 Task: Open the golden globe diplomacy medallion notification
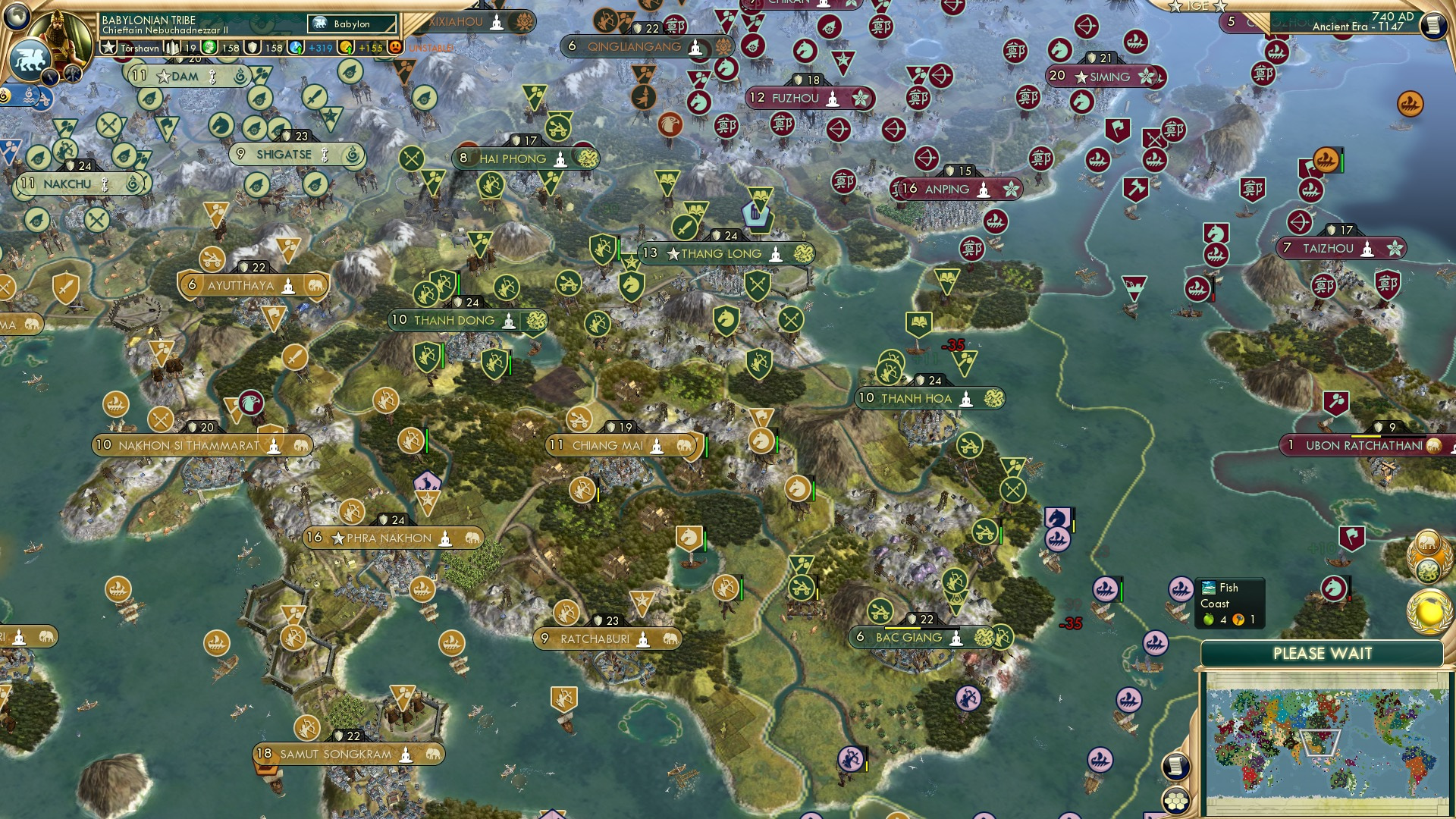click(1429, 610)
